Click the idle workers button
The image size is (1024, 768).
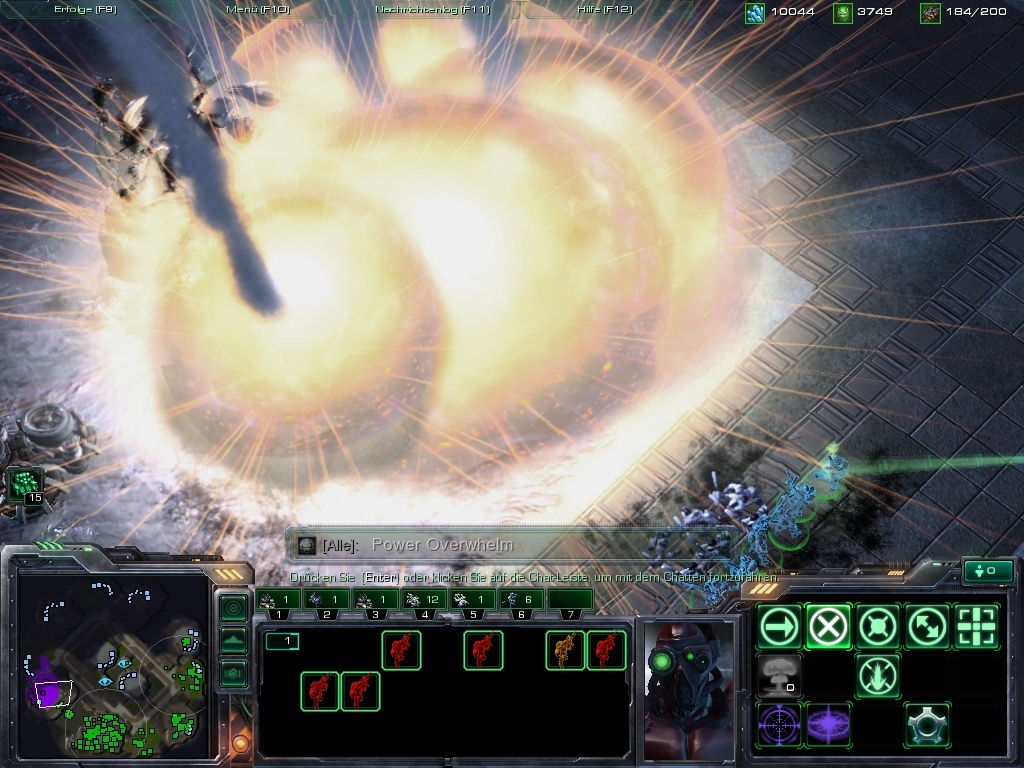click(26, 487)
